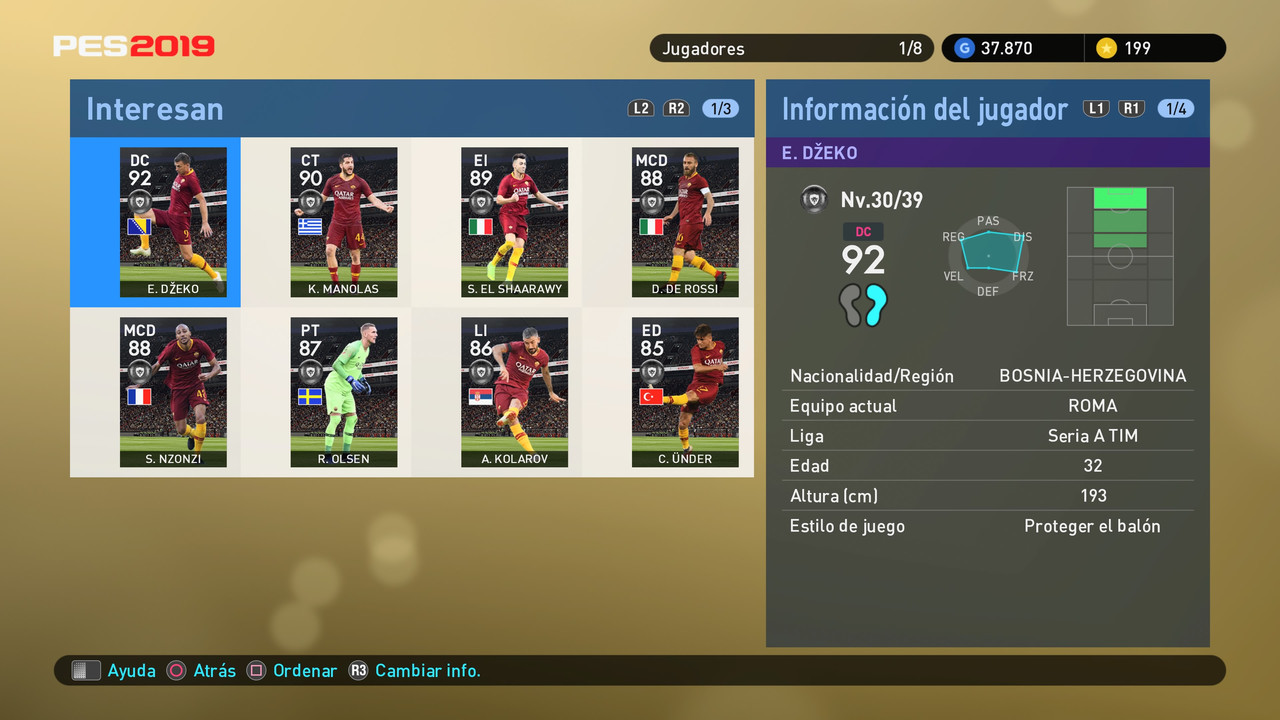
Task: Open Cambiar info. via R3
Action: (x=359, y=670)
